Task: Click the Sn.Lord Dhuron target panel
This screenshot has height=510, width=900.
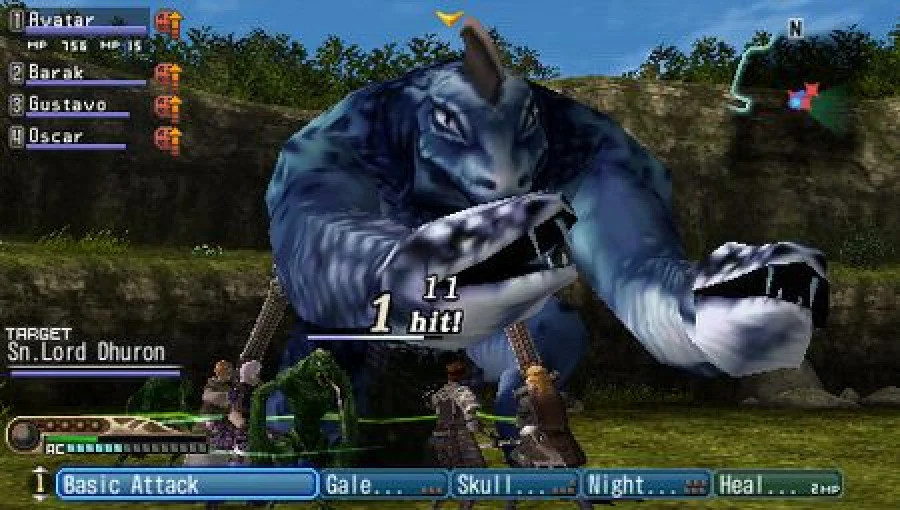Action: pyautogui.click(x=90, y=352)
